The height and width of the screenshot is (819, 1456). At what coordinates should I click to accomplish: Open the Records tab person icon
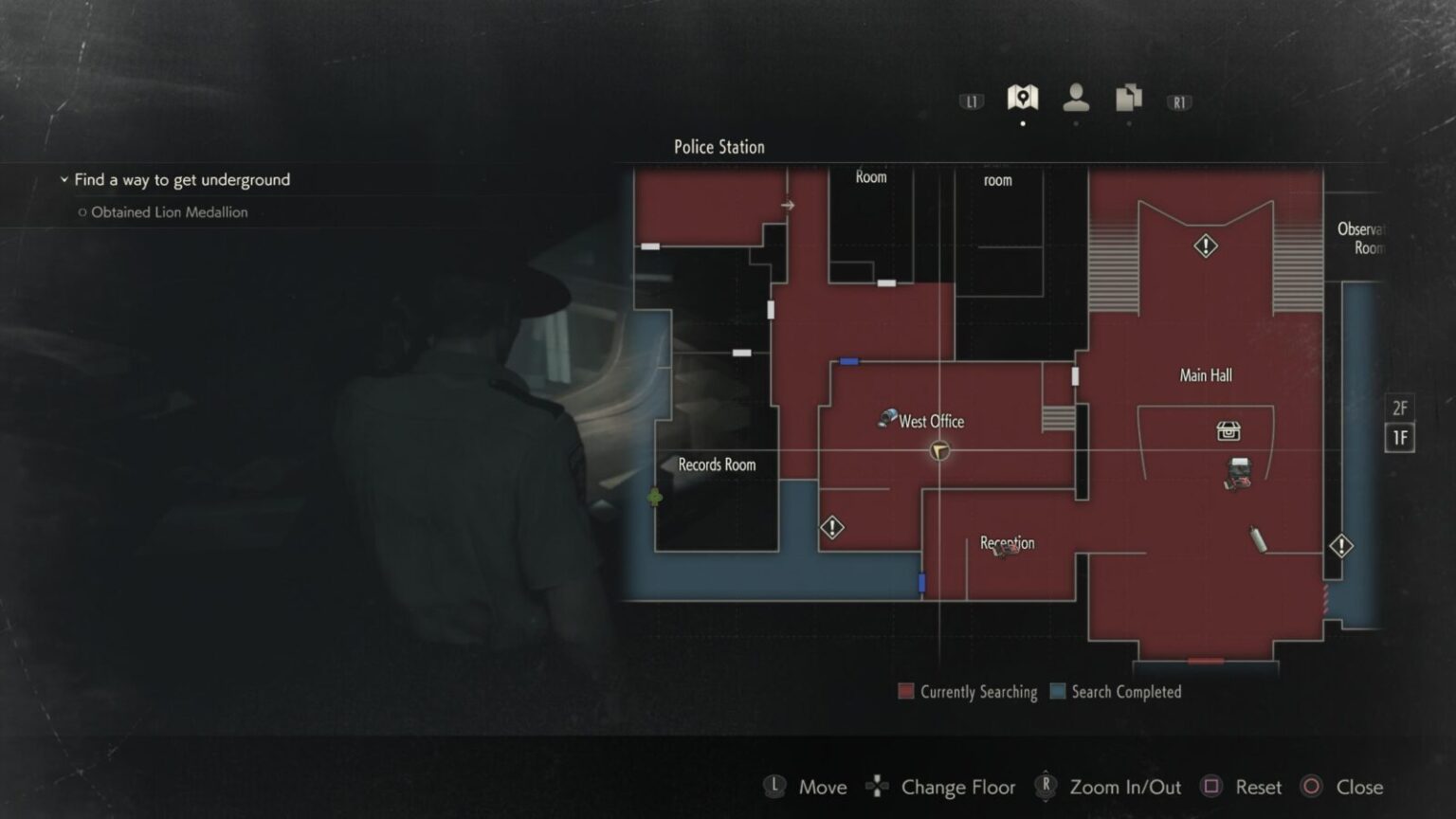(x=1075, y=97)
